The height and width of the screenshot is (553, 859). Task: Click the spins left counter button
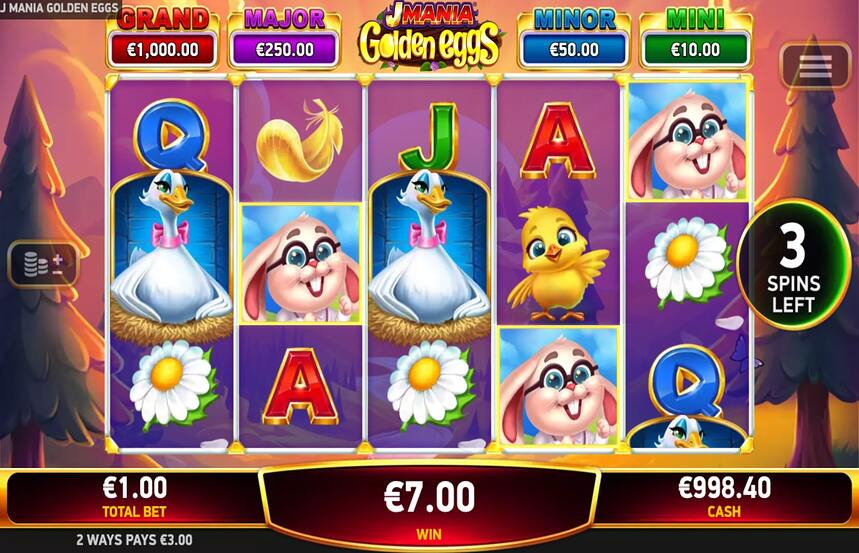(x=793, y=268)
